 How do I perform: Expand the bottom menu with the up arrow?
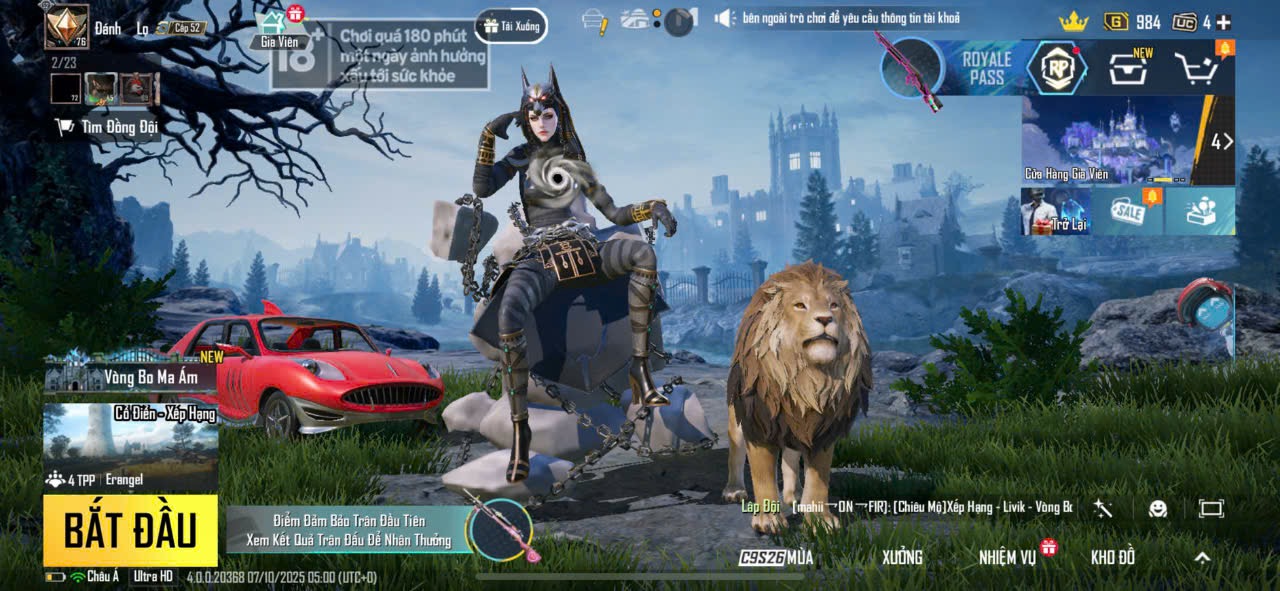1202,558
